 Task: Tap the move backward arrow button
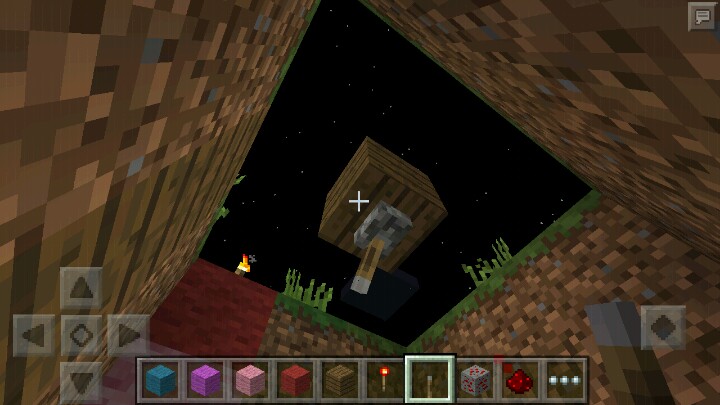[x=81, y=381]
